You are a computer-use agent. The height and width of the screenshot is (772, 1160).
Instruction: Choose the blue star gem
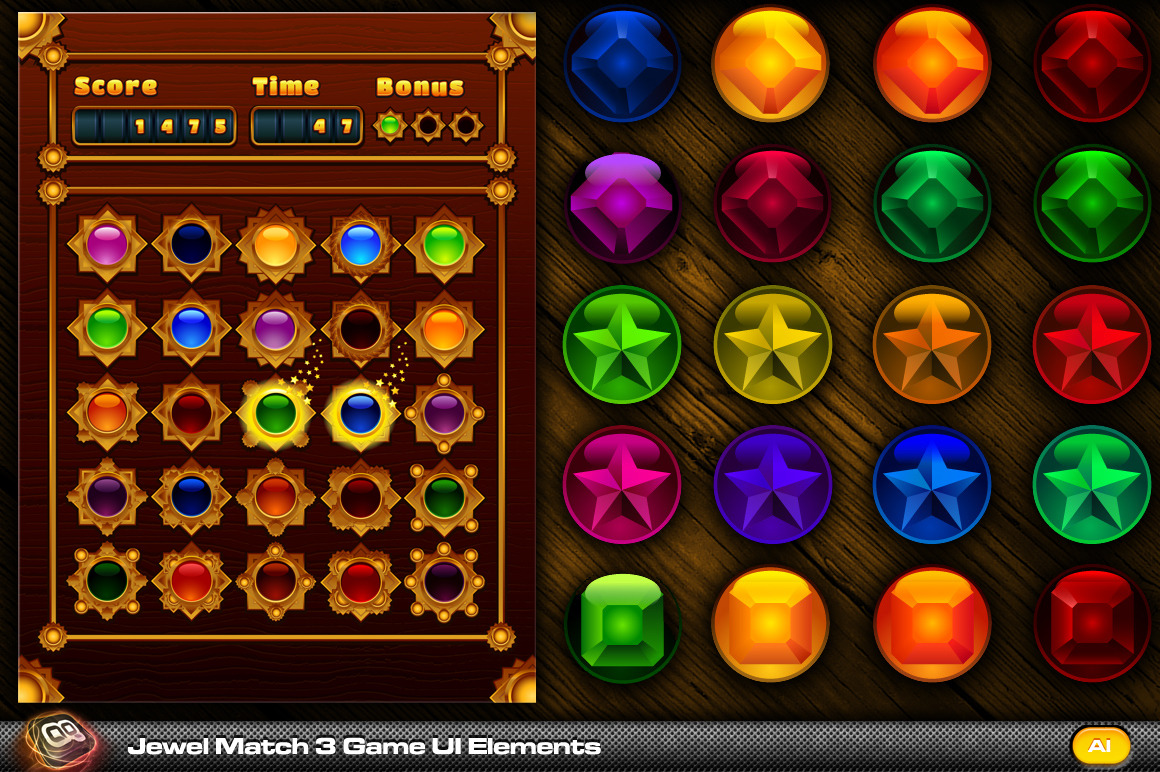pos(932,485)
